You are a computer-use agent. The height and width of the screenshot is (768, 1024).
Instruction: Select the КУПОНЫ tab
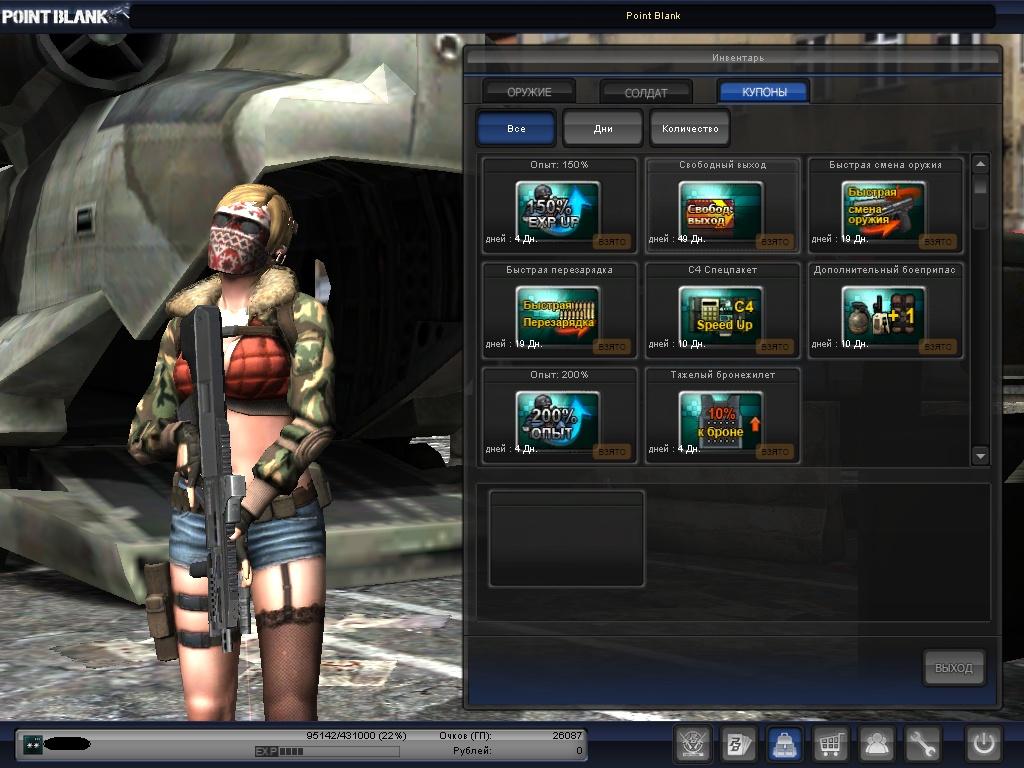764,92
